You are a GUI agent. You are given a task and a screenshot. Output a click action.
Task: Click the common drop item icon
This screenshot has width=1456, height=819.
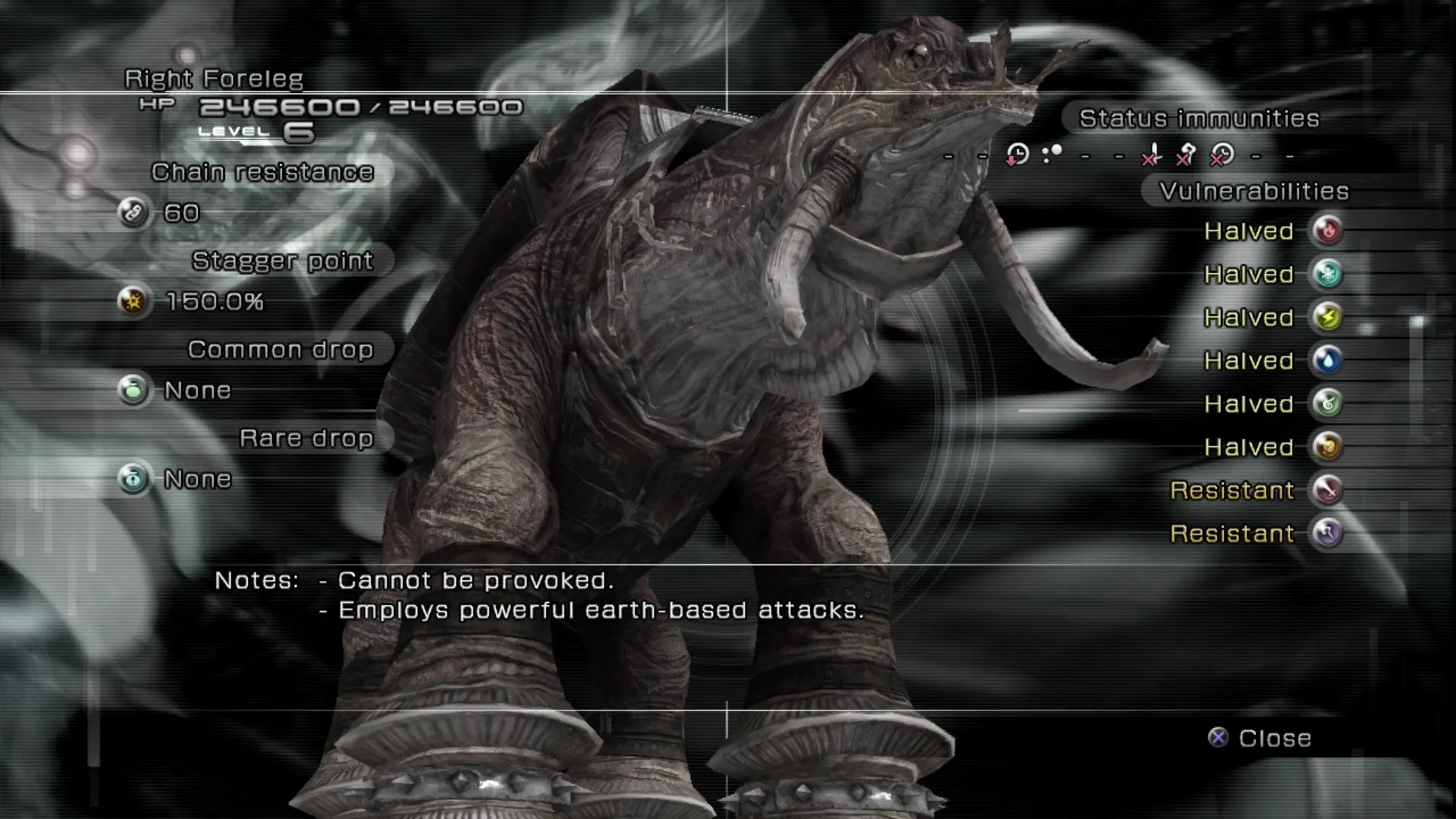pyautogui.click(x=133, y=391)
